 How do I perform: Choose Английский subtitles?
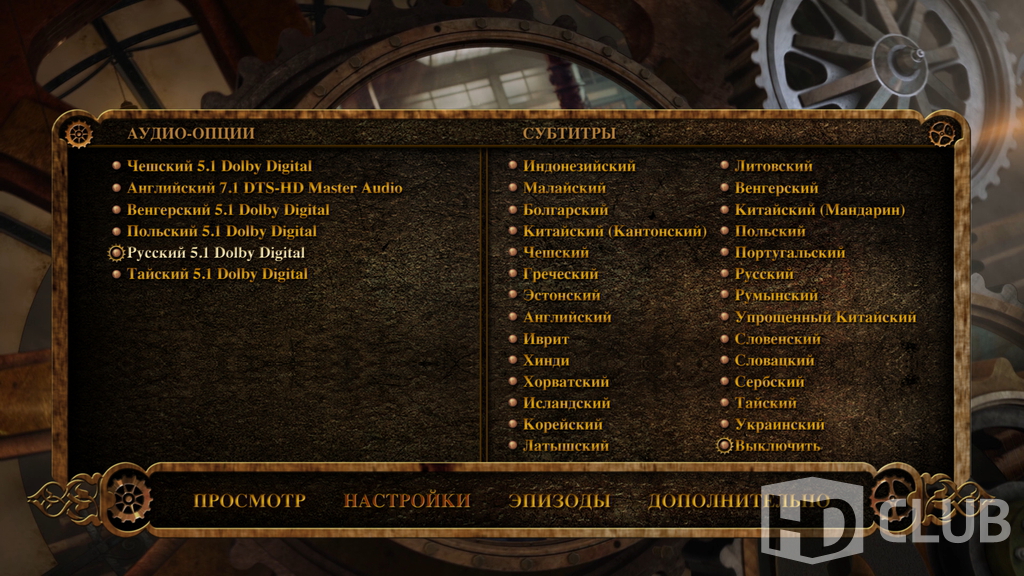567,317
